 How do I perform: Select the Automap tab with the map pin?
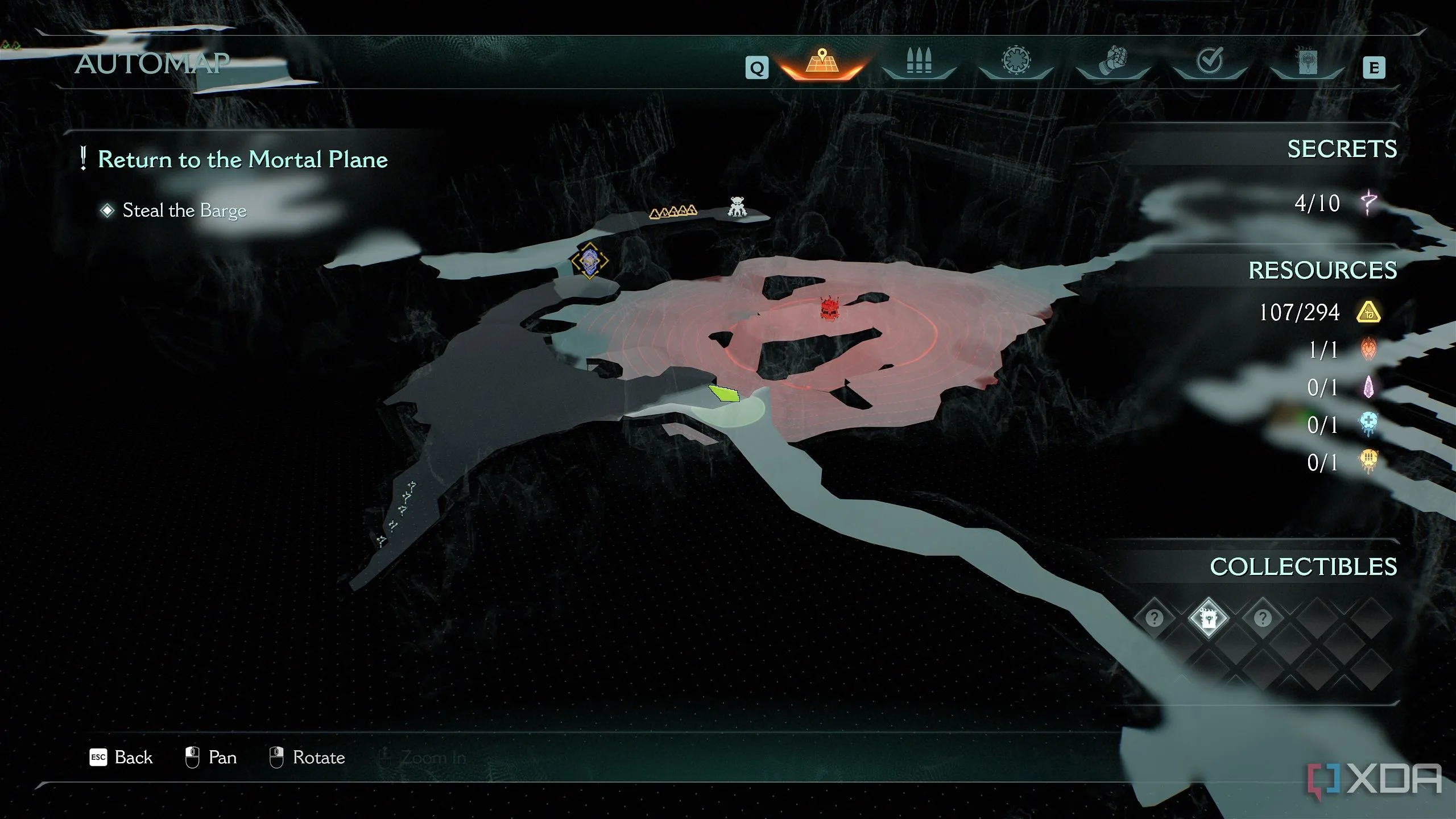pyautogui.click(x=822, y=63)
